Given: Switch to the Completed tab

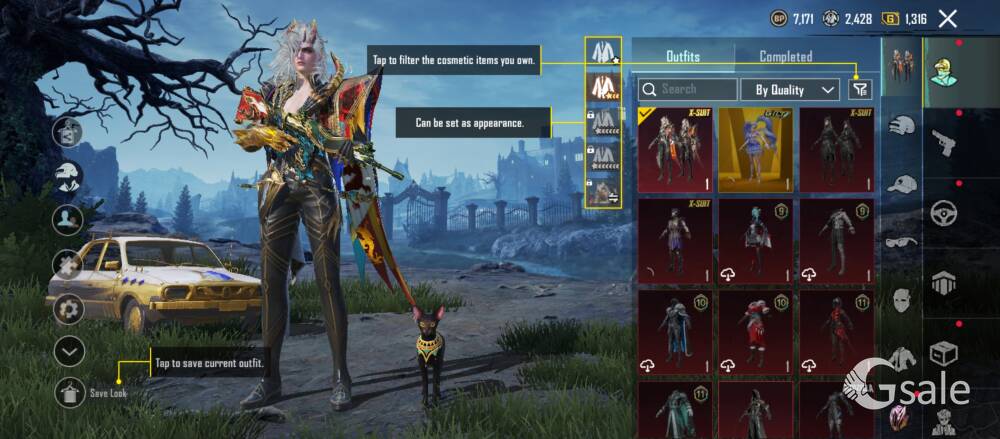Looking at the screenshot, I should click(x=785, y=57).
